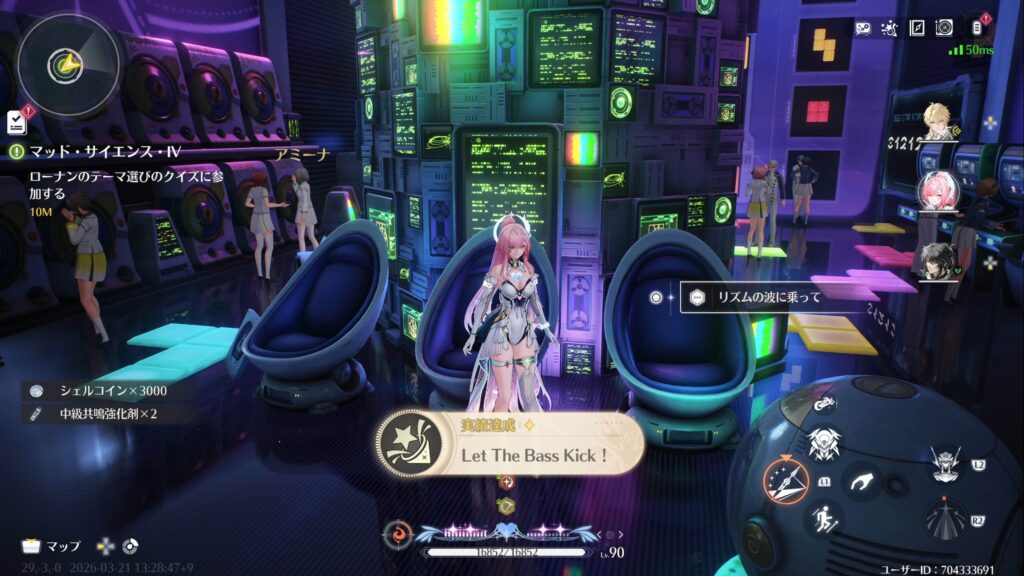Open the quest checklist icon below the minimap
This screenshot has width=1024, height=576.
16,122
